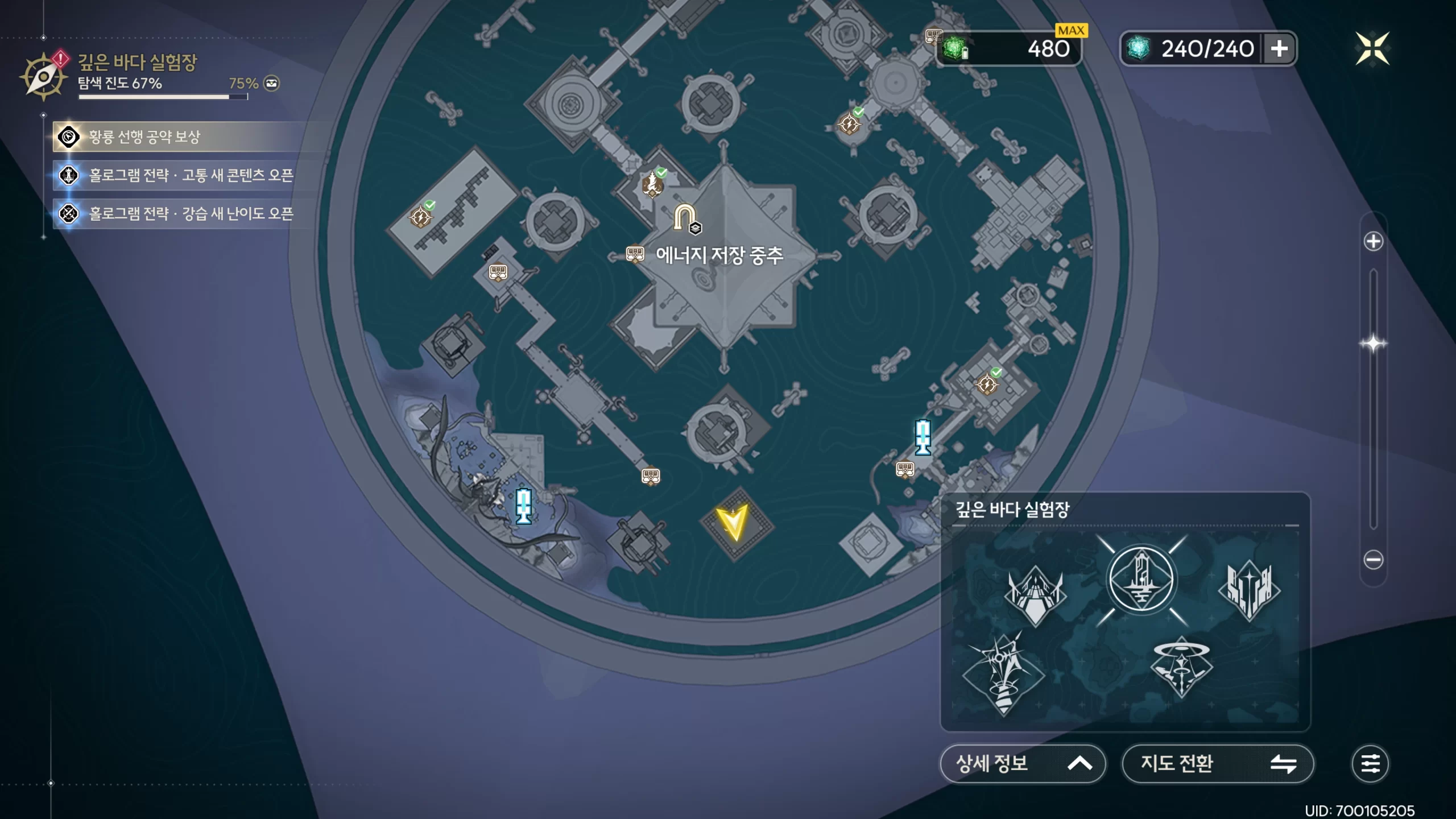Add more Trailblaze Power with the plus button
The width and height of the screenshot is (1456, 819).
point(1279,49)
